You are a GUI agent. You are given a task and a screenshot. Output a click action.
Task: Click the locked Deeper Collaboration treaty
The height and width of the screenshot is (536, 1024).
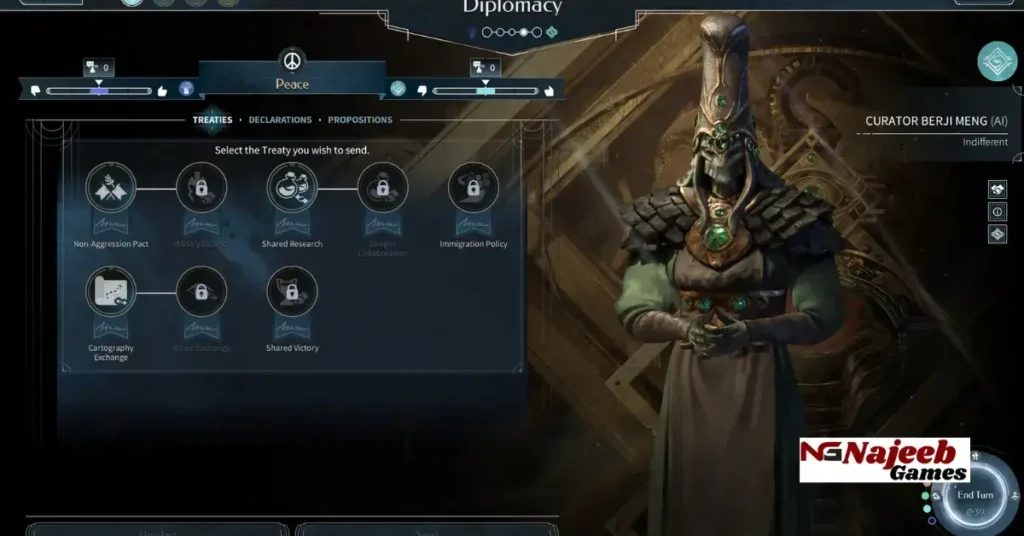pos(383,188)
